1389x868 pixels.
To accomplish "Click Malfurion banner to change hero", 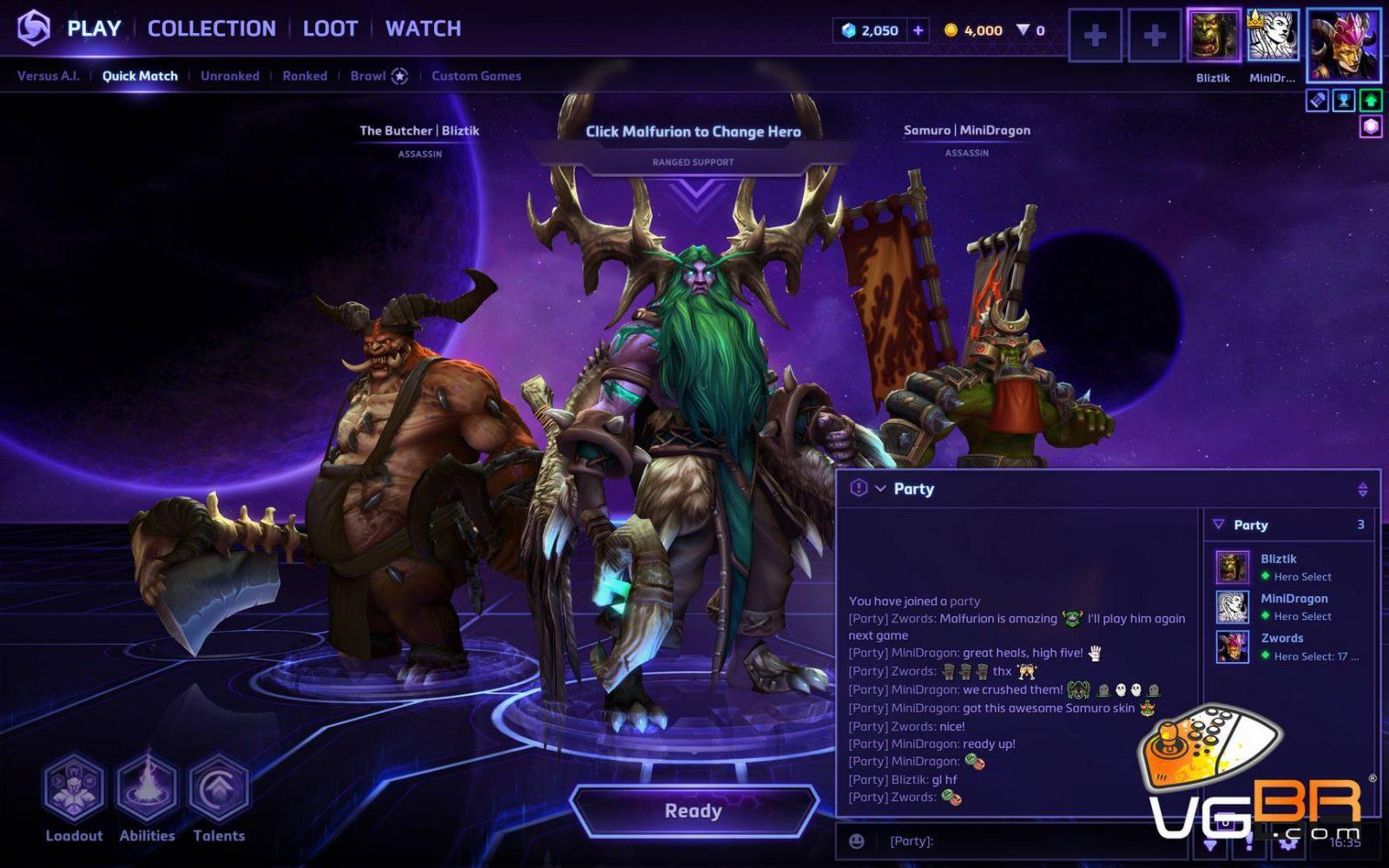I will 693,132.
